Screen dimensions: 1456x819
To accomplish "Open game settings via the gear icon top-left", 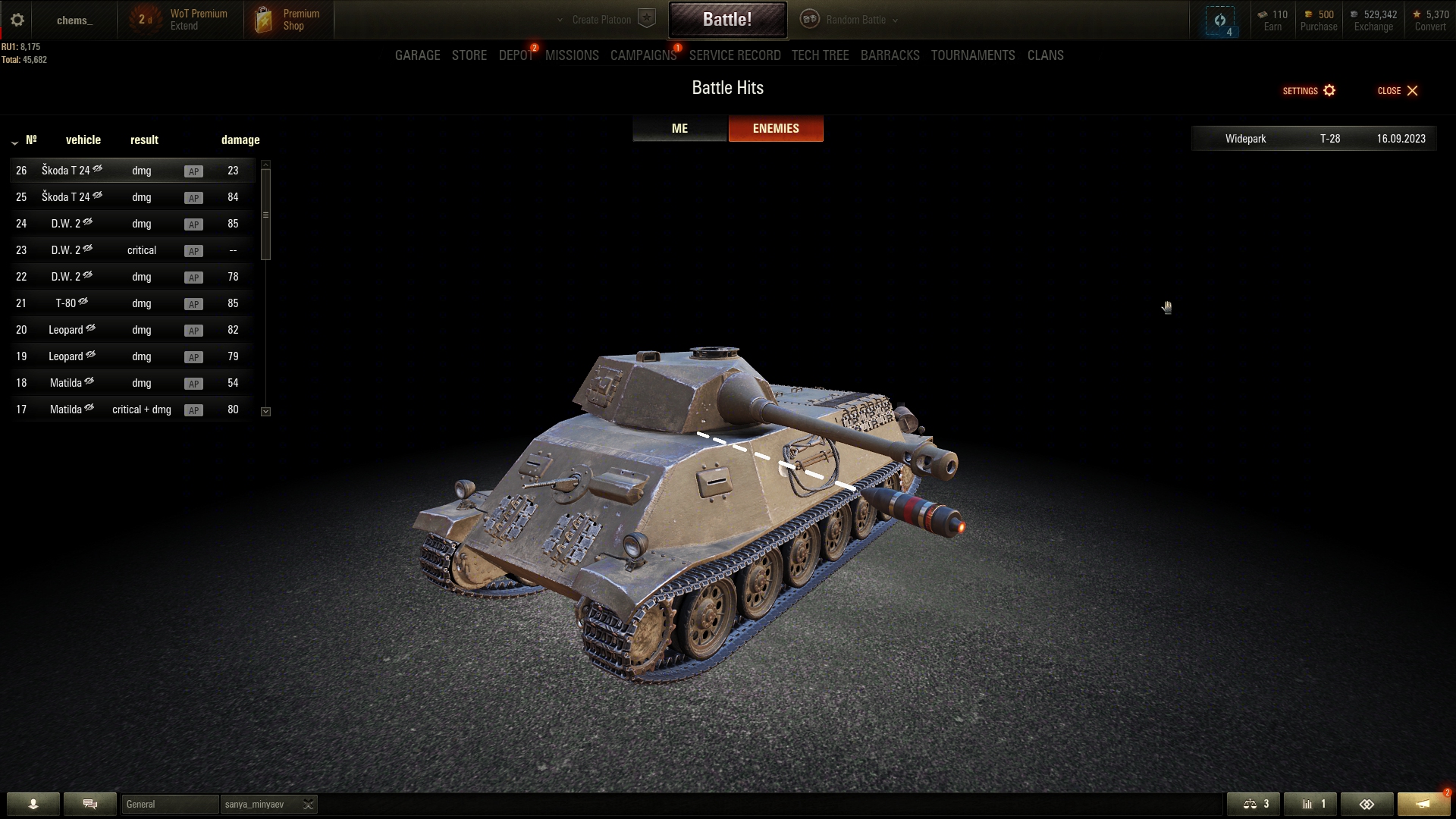I will click(17, 20).
